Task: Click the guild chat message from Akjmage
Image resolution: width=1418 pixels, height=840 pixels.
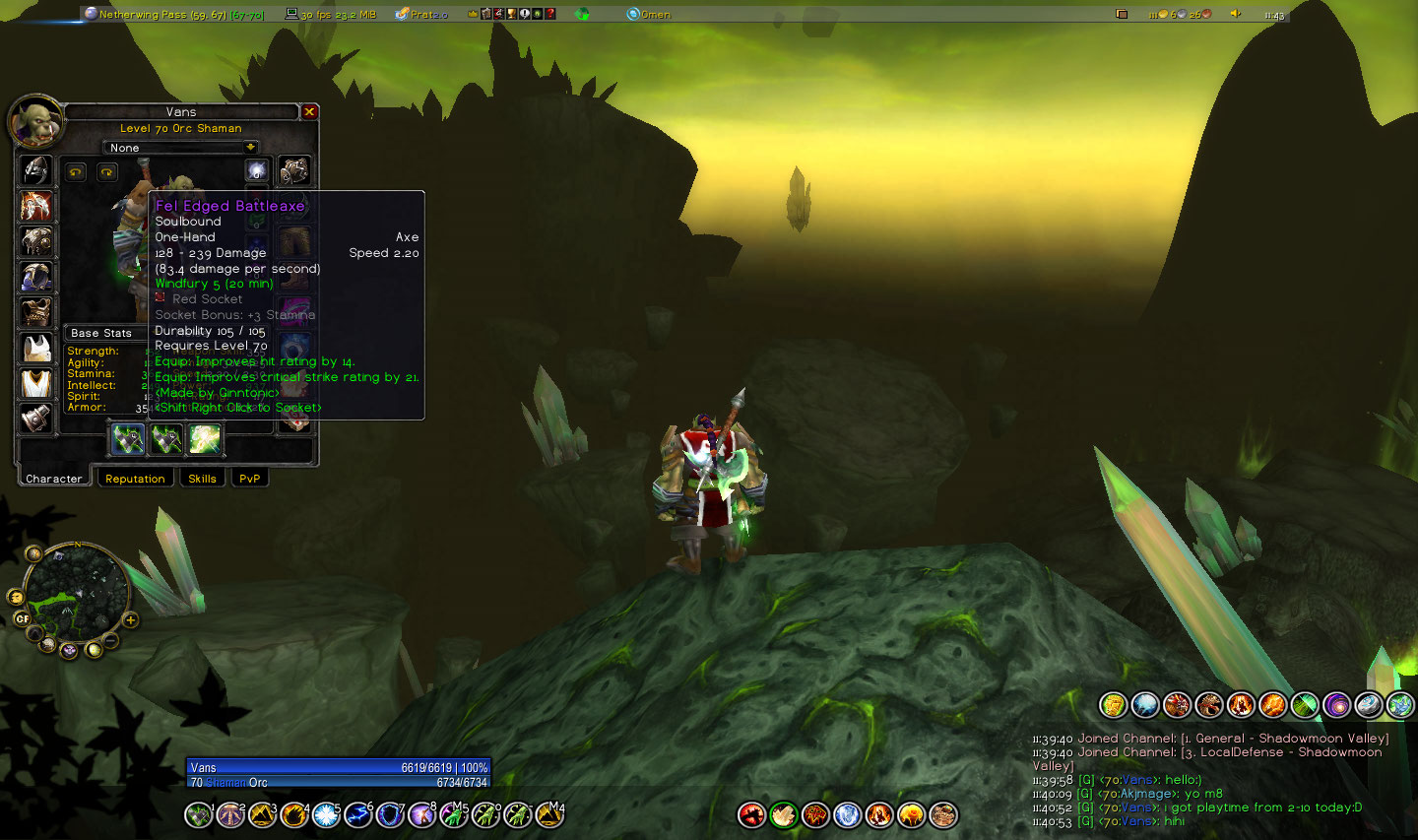Action: (1150, 794)
